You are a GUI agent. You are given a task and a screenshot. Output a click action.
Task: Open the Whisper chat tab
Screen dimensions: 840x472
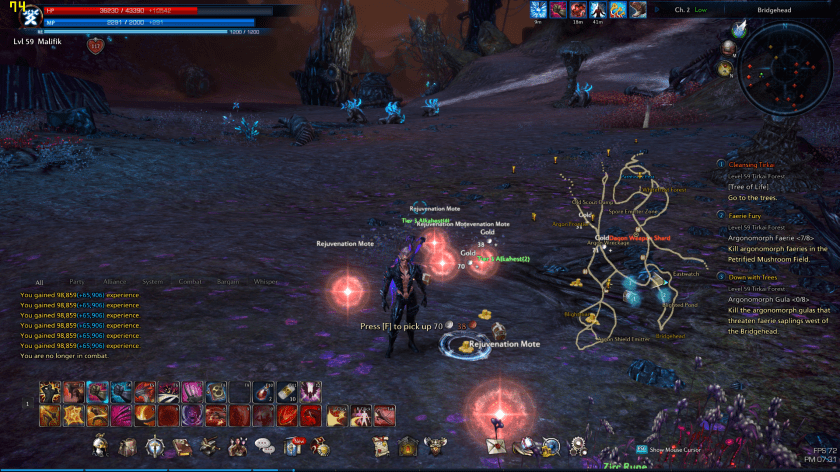265,282
